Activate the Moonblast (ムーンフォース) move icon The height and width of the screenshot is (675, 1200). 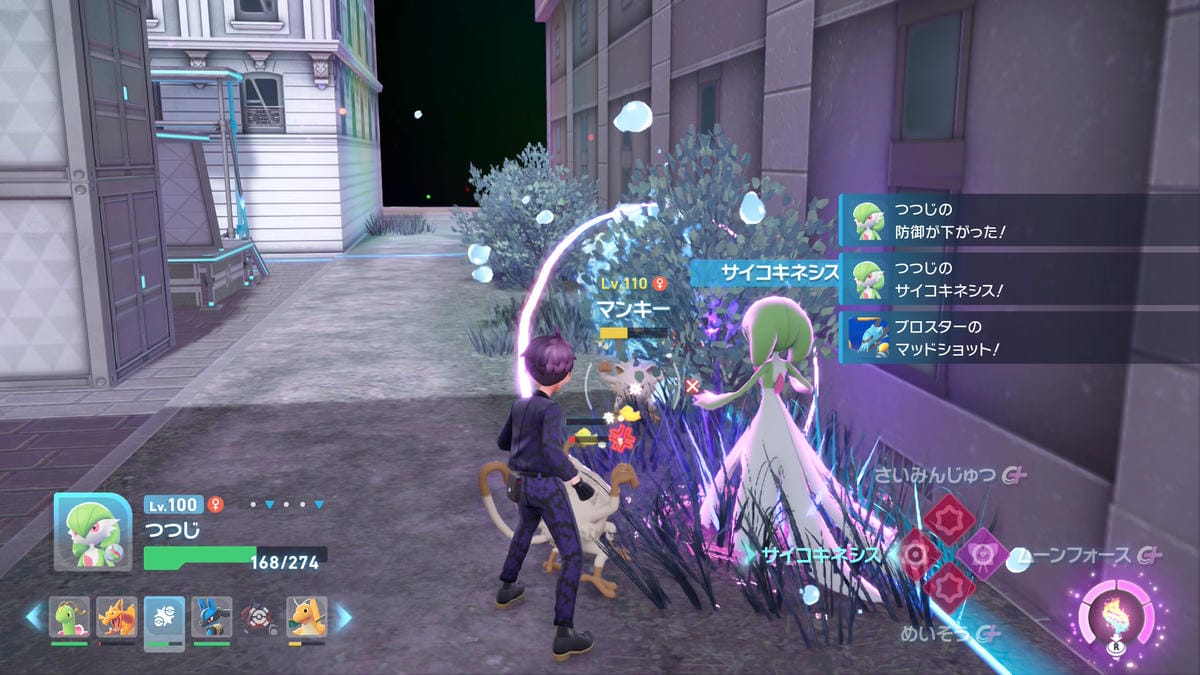click(983, 553)
